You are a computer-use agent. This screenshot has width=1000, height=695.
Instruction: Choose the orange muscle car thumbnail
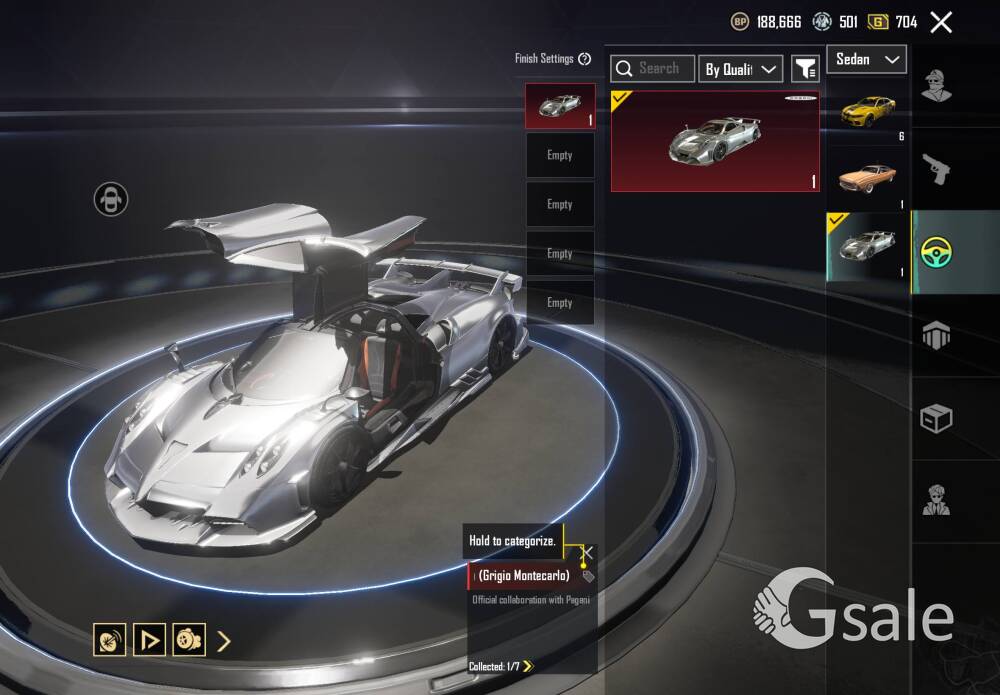(867, 176)
